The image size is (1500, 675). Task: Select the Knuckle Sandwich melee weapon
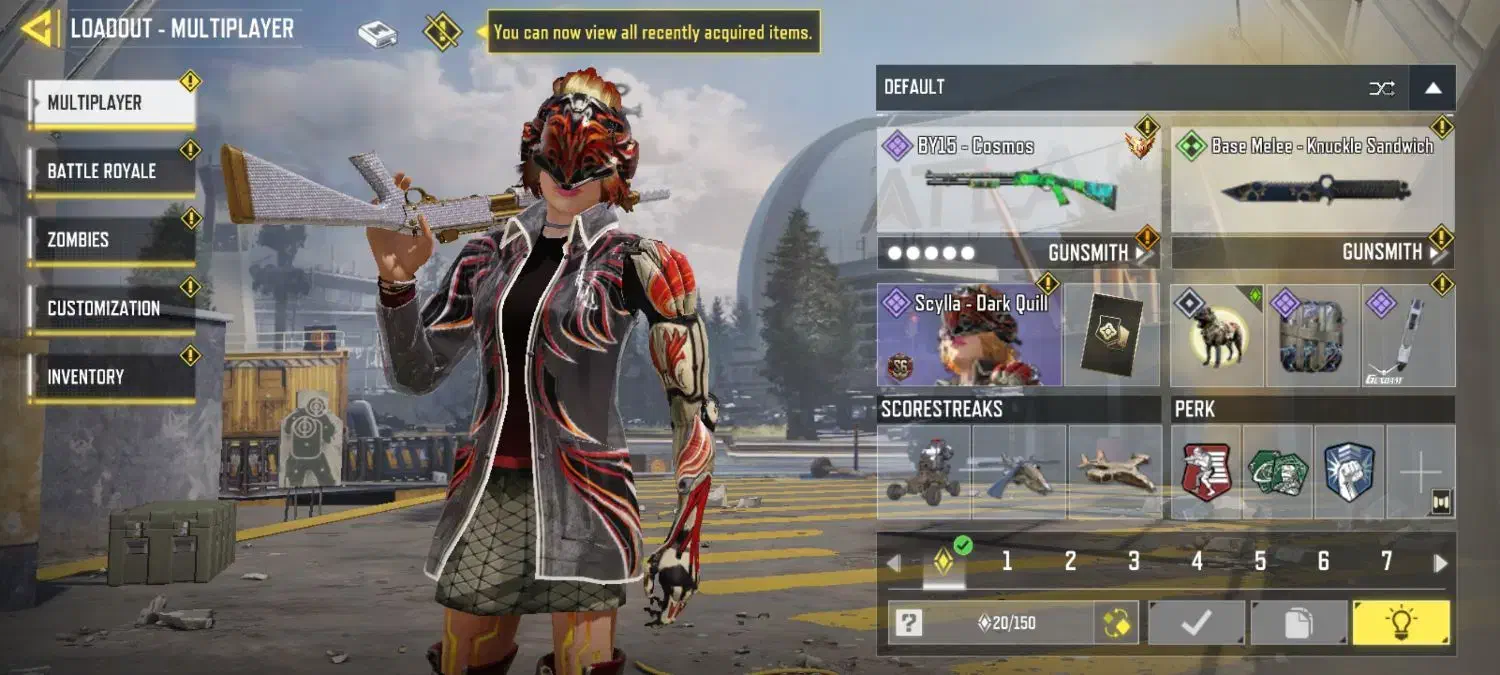tap(1312, 180)
